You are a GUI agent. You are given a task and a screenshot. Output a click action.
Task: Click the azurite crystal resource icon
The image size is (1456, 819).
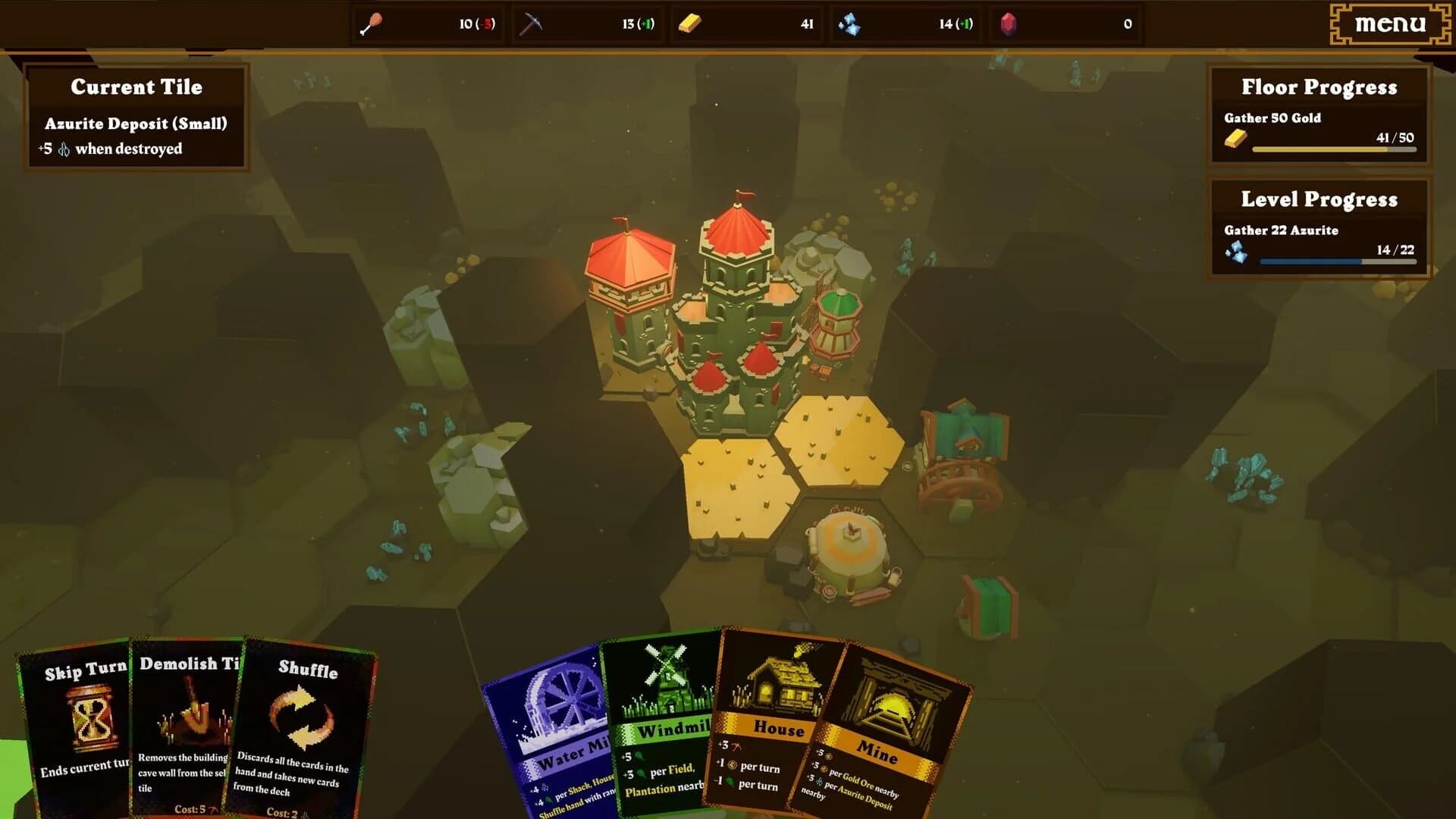pyautogui.click(x=851, y=24)
